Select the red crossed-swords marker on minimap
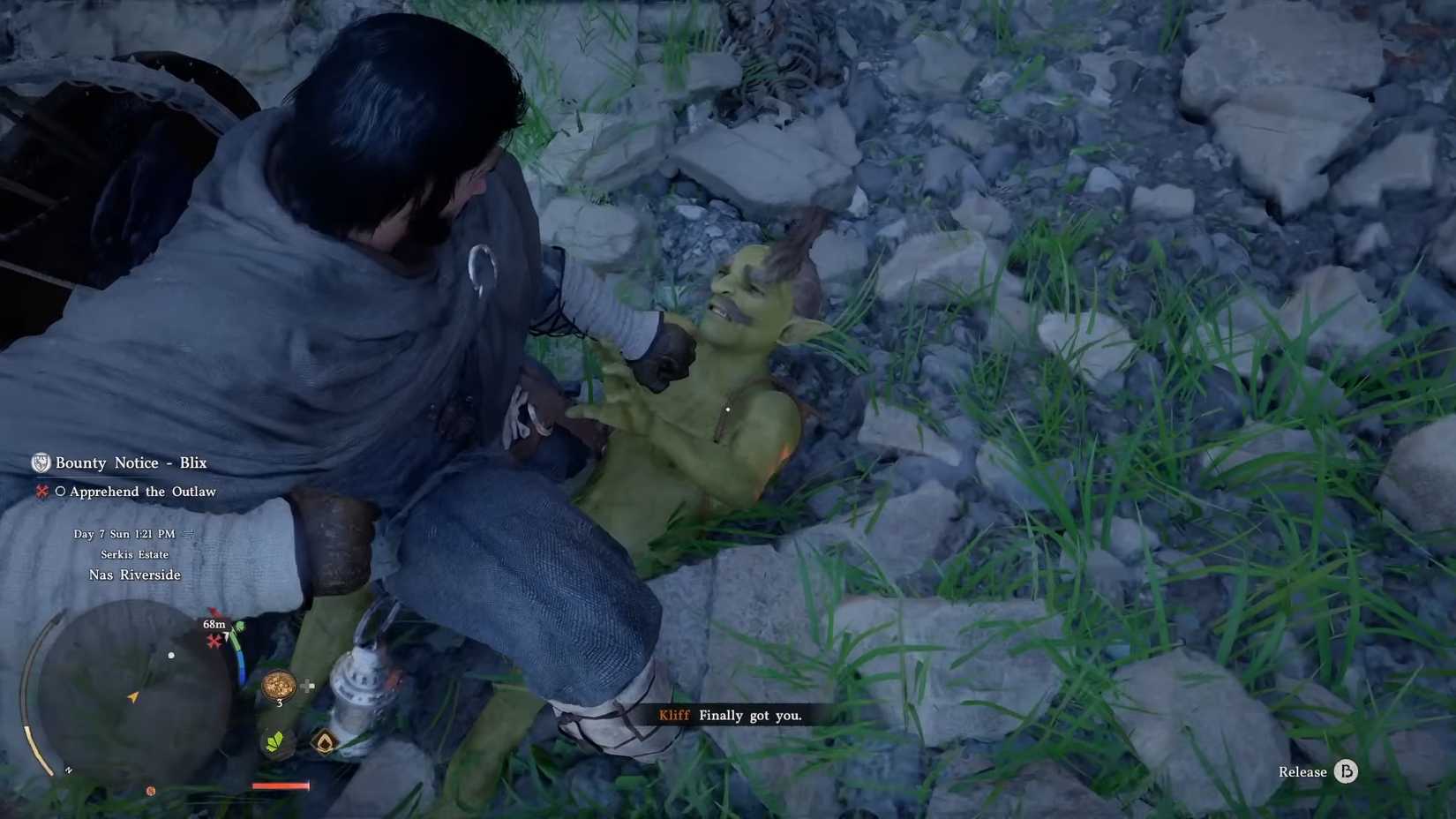The width and height of the screenshot is (1456, 819). [x=214, y=642]
